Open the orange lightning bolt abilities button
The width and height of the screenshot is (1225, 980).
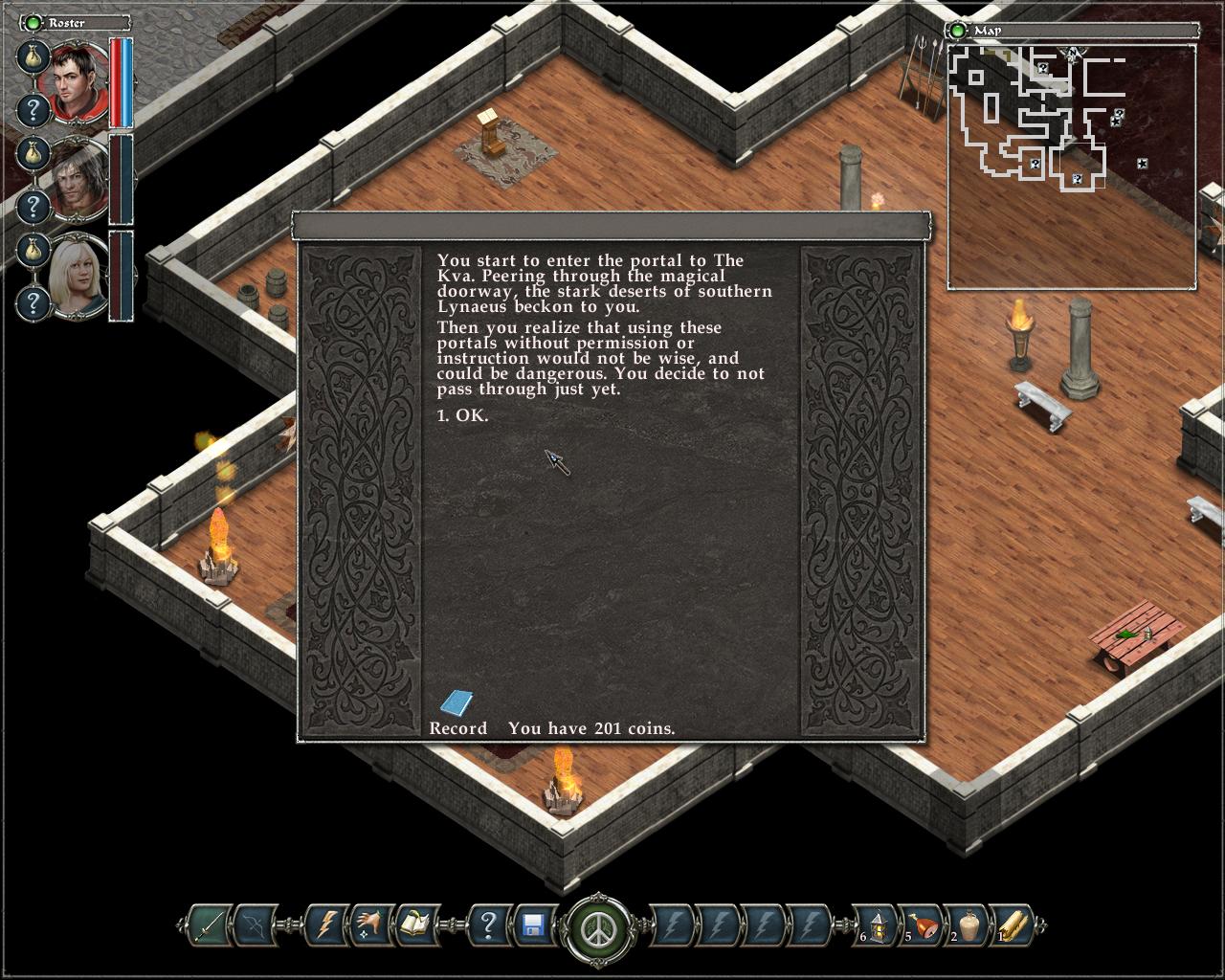[326, 925]
